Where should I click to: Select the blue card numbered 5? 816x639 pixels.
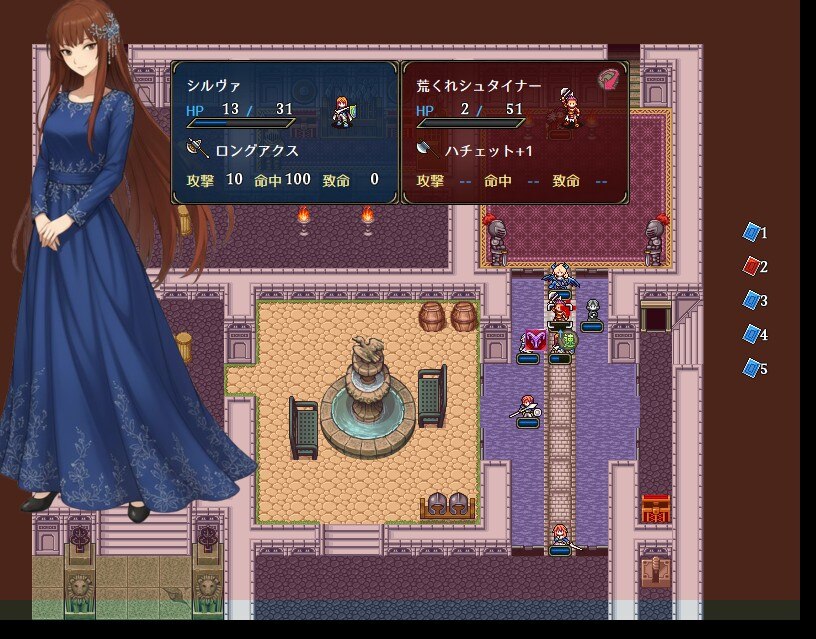(x=752, y=368)
